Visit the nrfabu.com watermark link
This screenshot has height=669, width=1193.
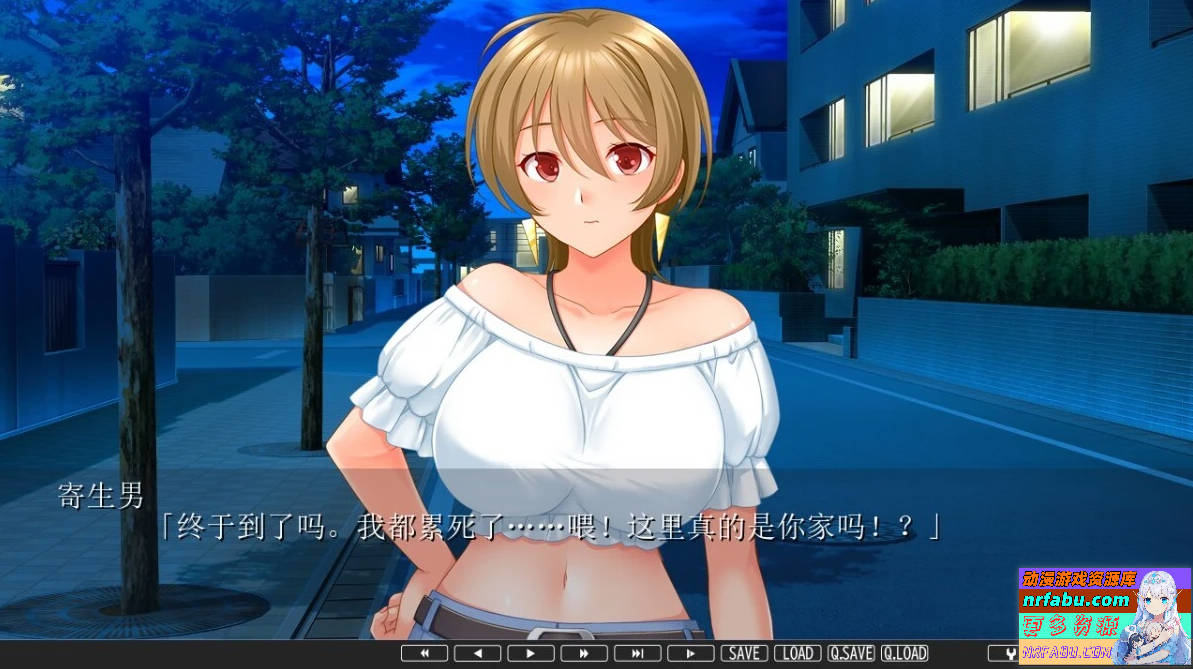[1074, 600]
